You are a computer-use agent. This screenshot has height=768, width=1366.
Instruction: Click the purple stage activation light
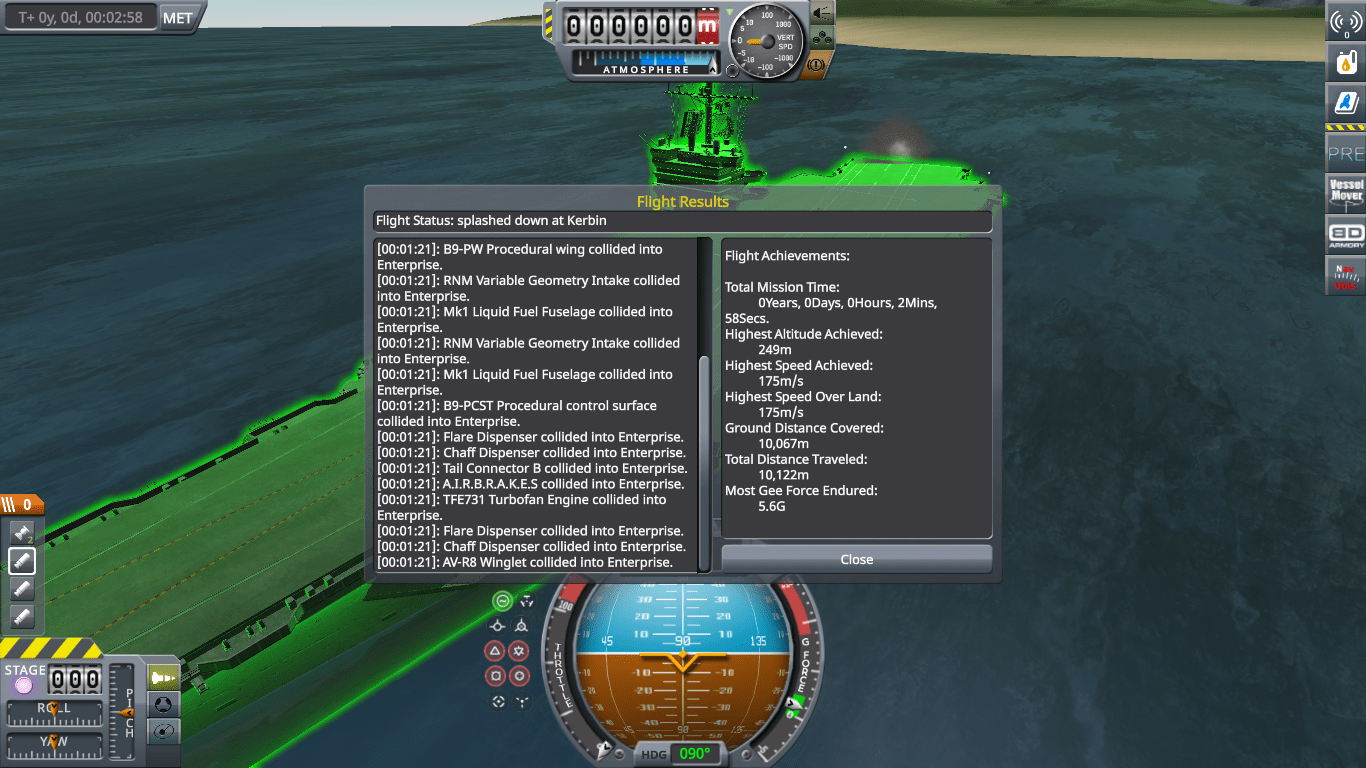[x=24, y=683]
